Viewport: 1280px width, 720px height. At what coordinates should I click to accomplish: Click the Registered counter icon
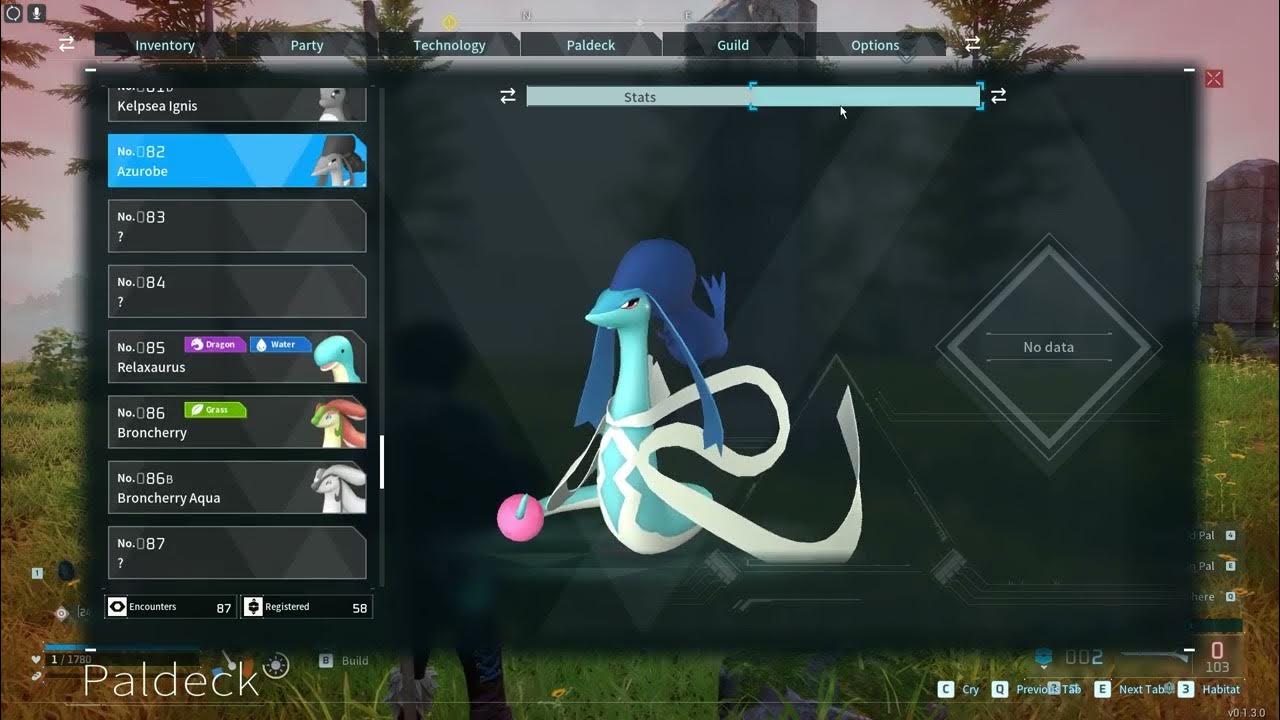point(252,606)
